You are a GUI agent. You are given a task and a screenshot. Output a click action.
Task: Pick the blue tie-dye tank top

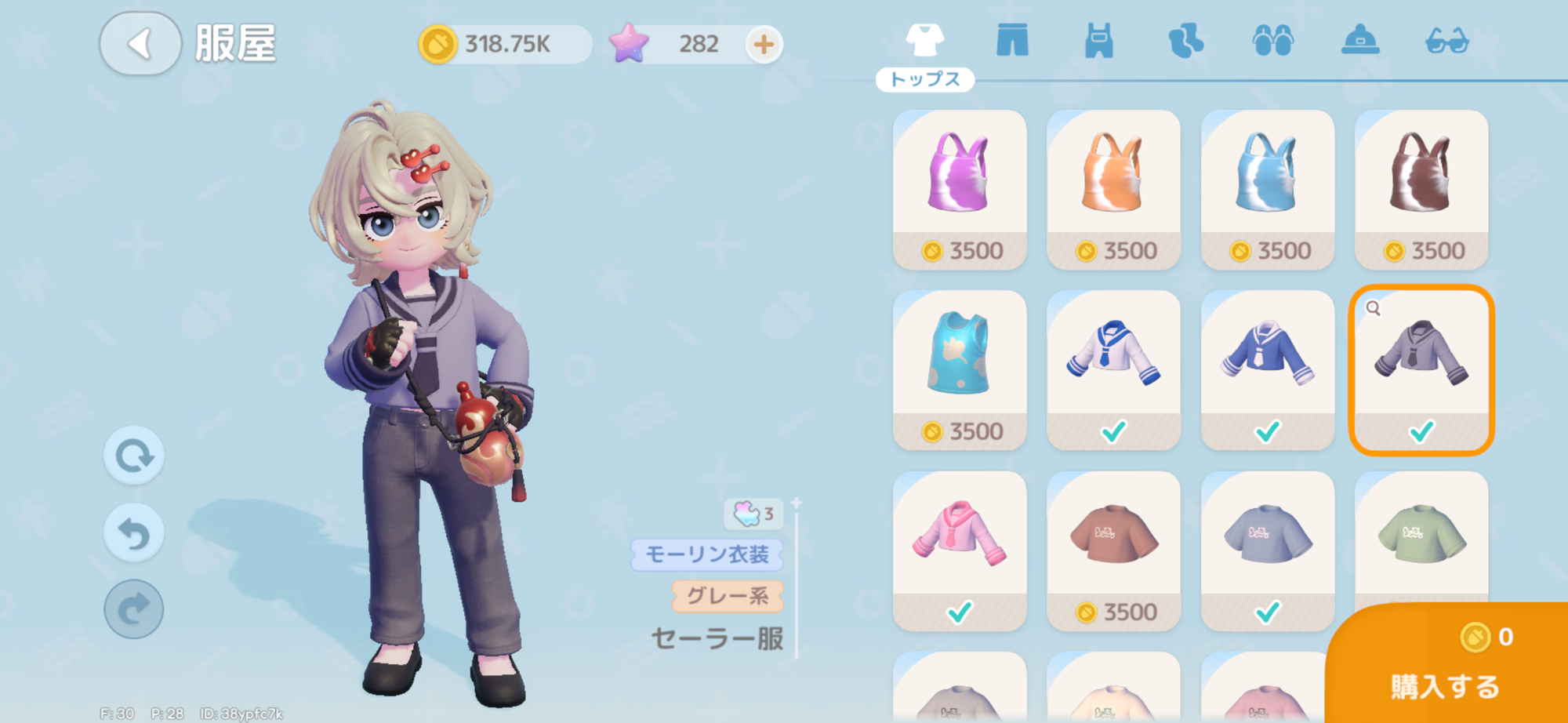pyautogui.click(x=1268, y=188)
